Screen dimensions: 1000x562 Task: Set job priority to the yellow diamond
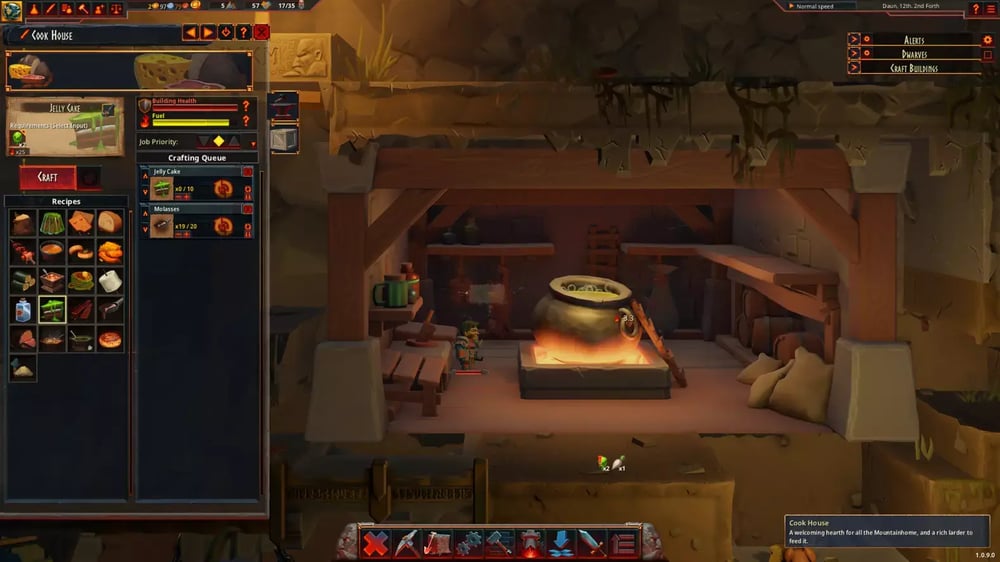pyautogui.click(x=218, y=141)
